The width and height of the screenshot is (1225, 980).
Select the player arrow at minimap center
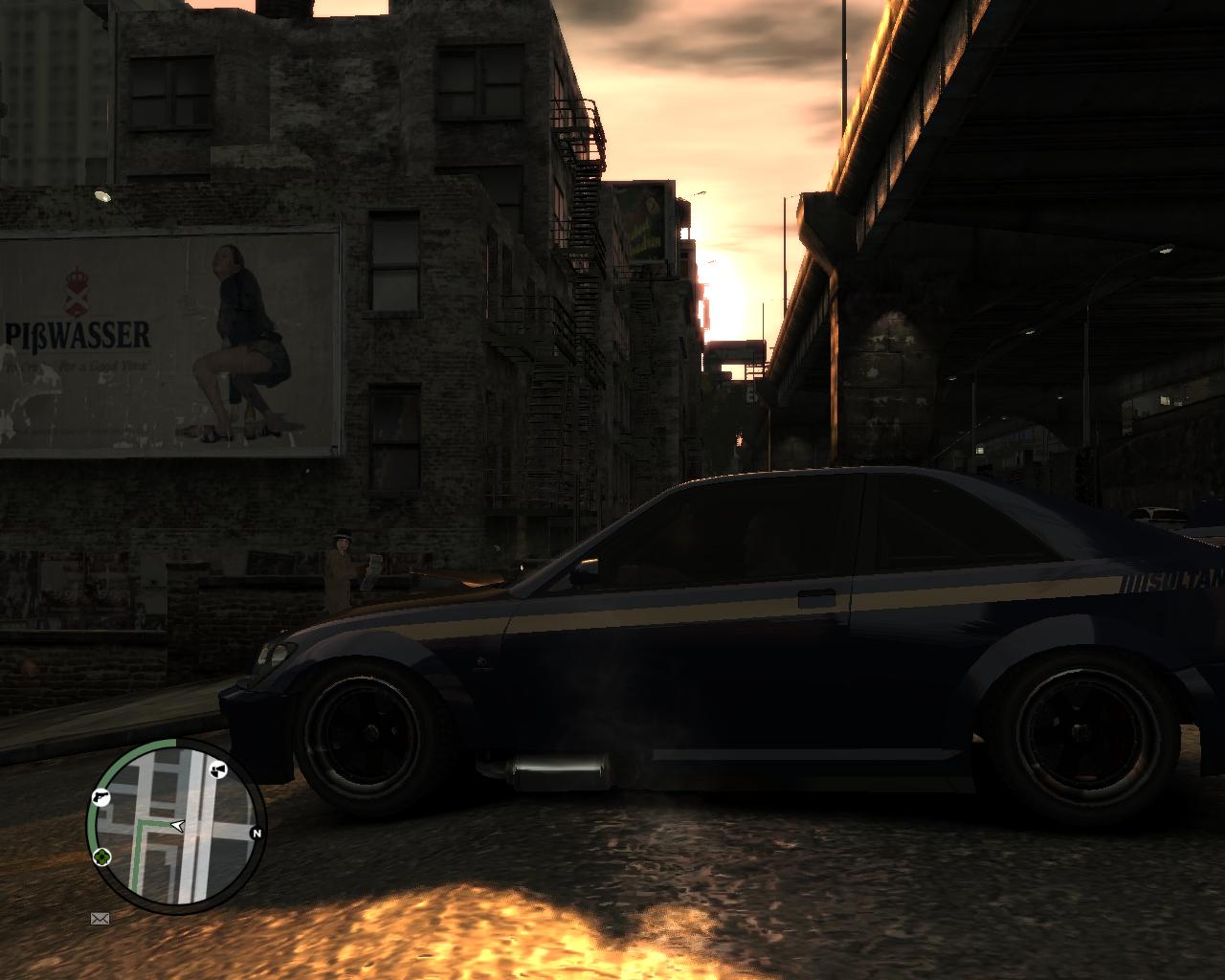(x=177, y=826)
